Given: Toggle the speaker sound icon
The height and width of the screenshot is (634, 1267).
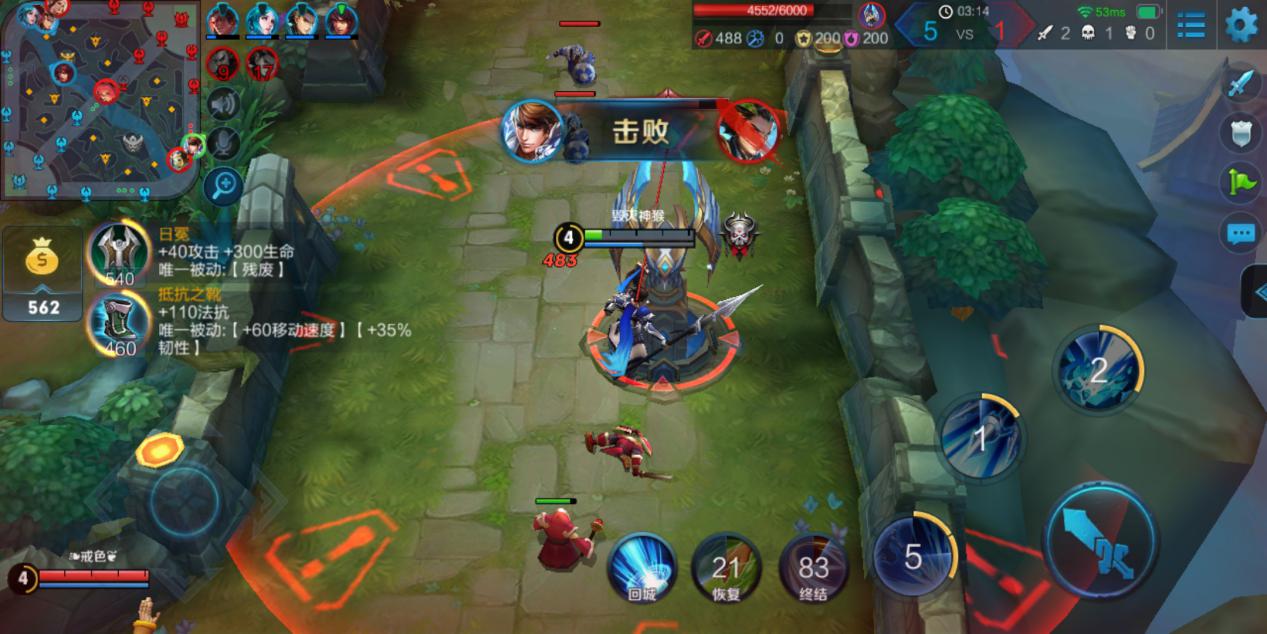Looking at the screenshot, I should [x=224, y=104].
